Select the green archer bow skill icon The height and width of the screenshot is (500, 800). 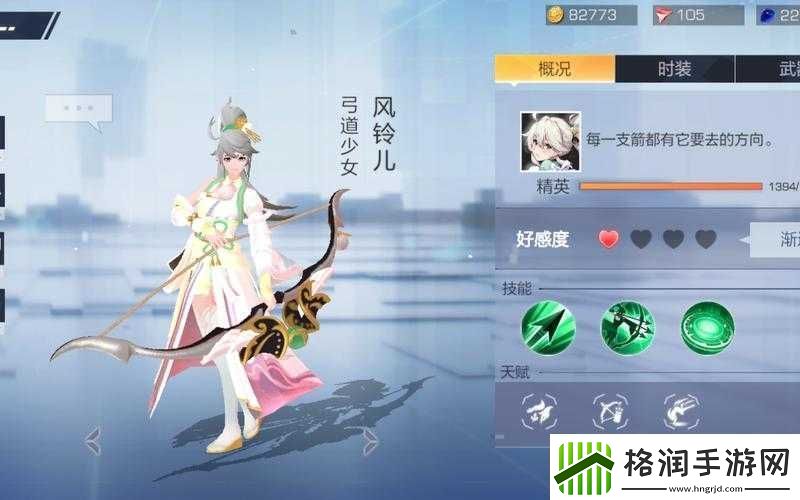pyautogui.click(x=627, y=327)
